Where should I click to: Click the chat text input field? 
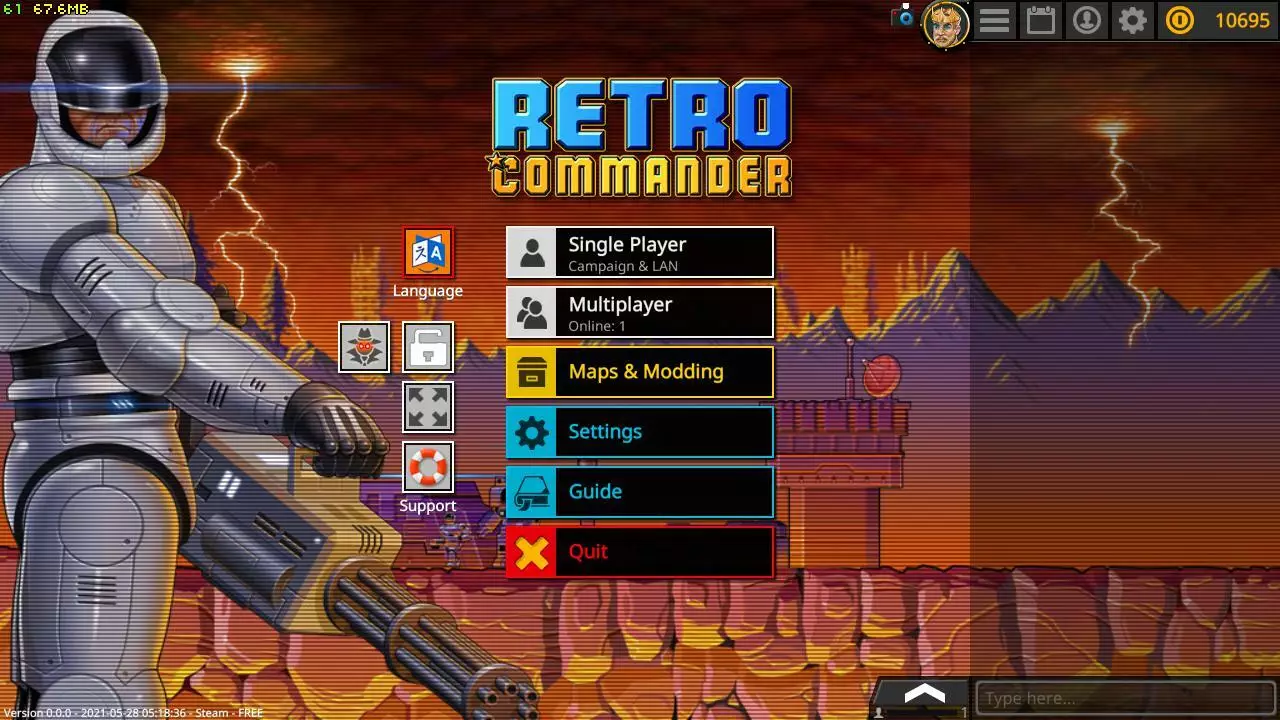click(x=1120, y=697)
